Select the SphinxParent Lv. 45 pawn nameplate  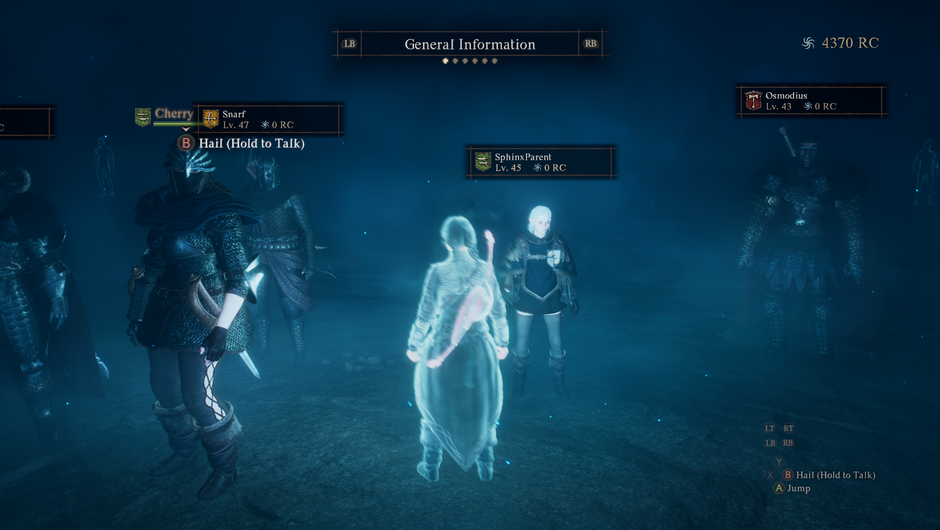point(541,162)
